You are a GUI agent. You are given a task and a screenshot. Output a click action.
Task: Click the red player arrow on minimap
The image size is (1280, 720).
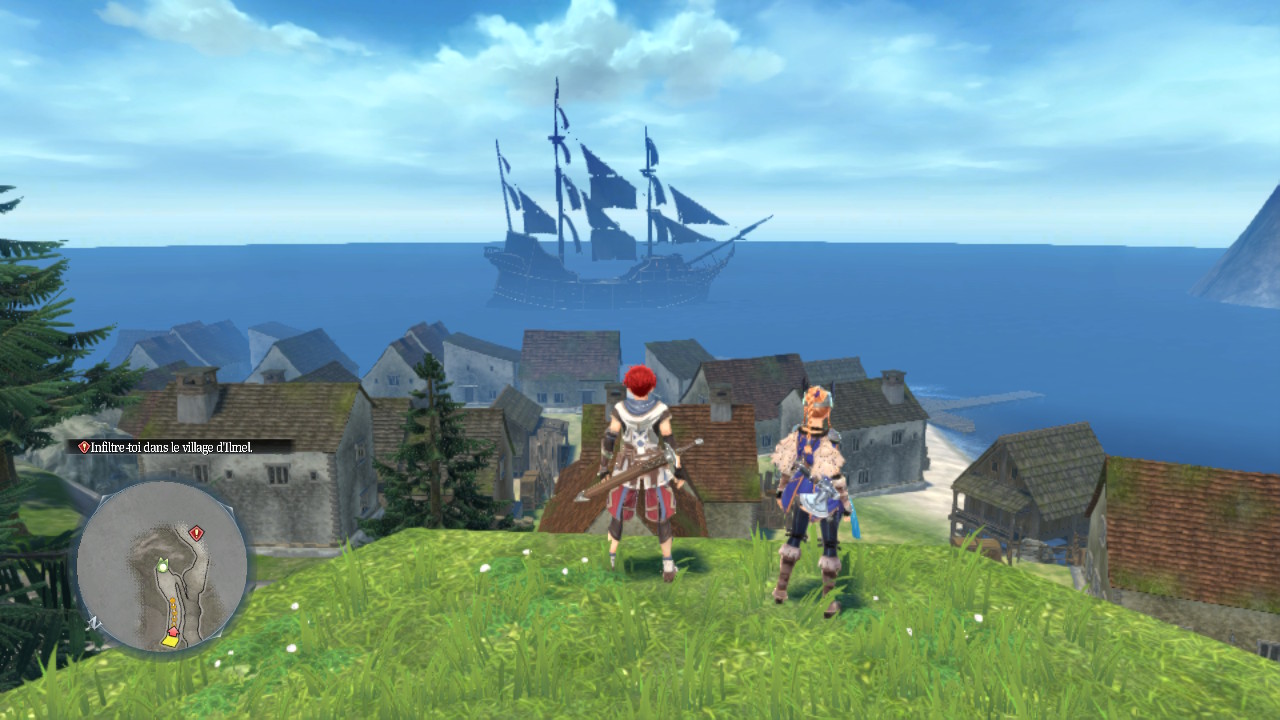(172, 632)
